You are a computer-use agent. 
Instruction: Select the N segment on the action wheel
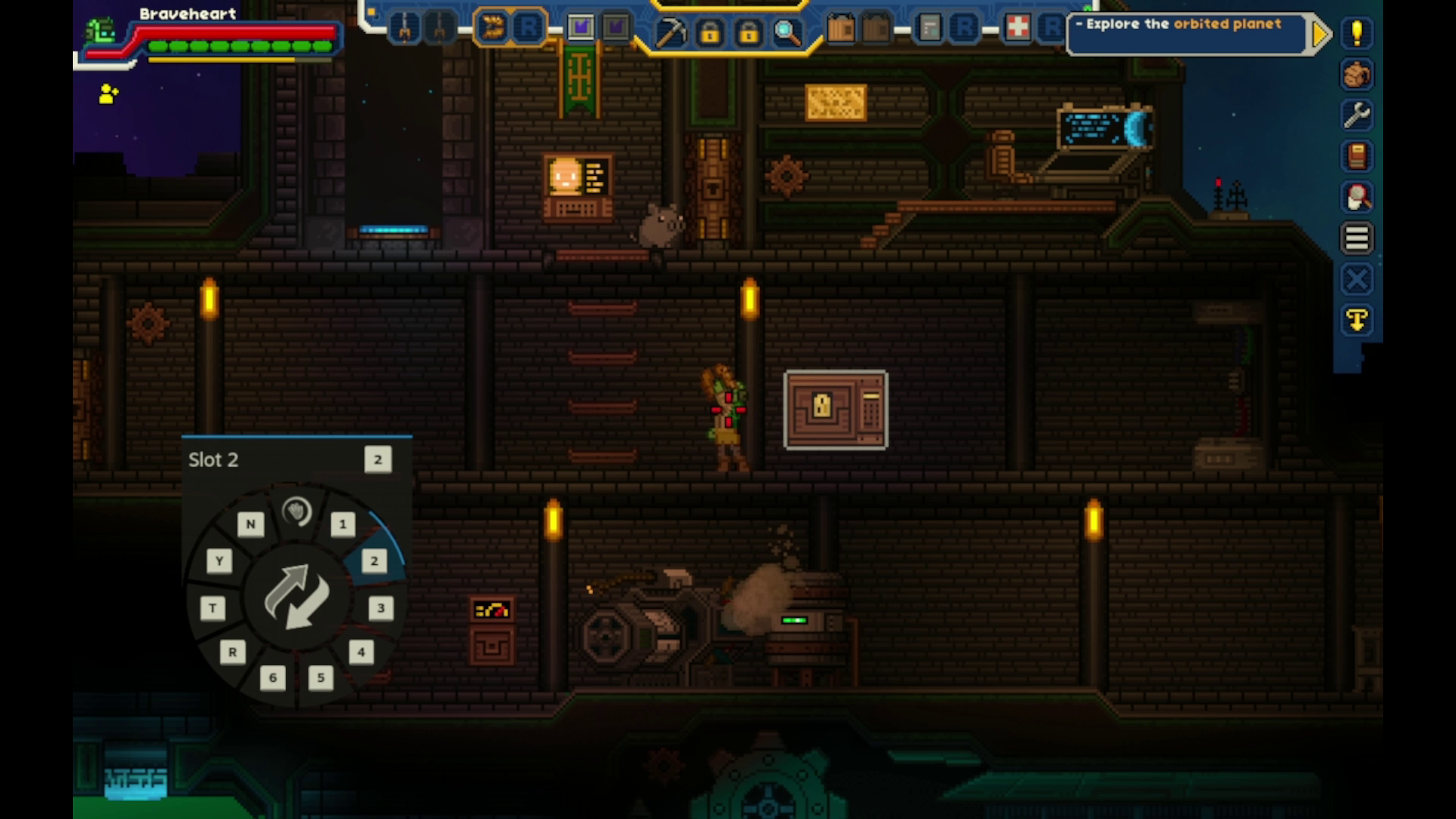251,524
